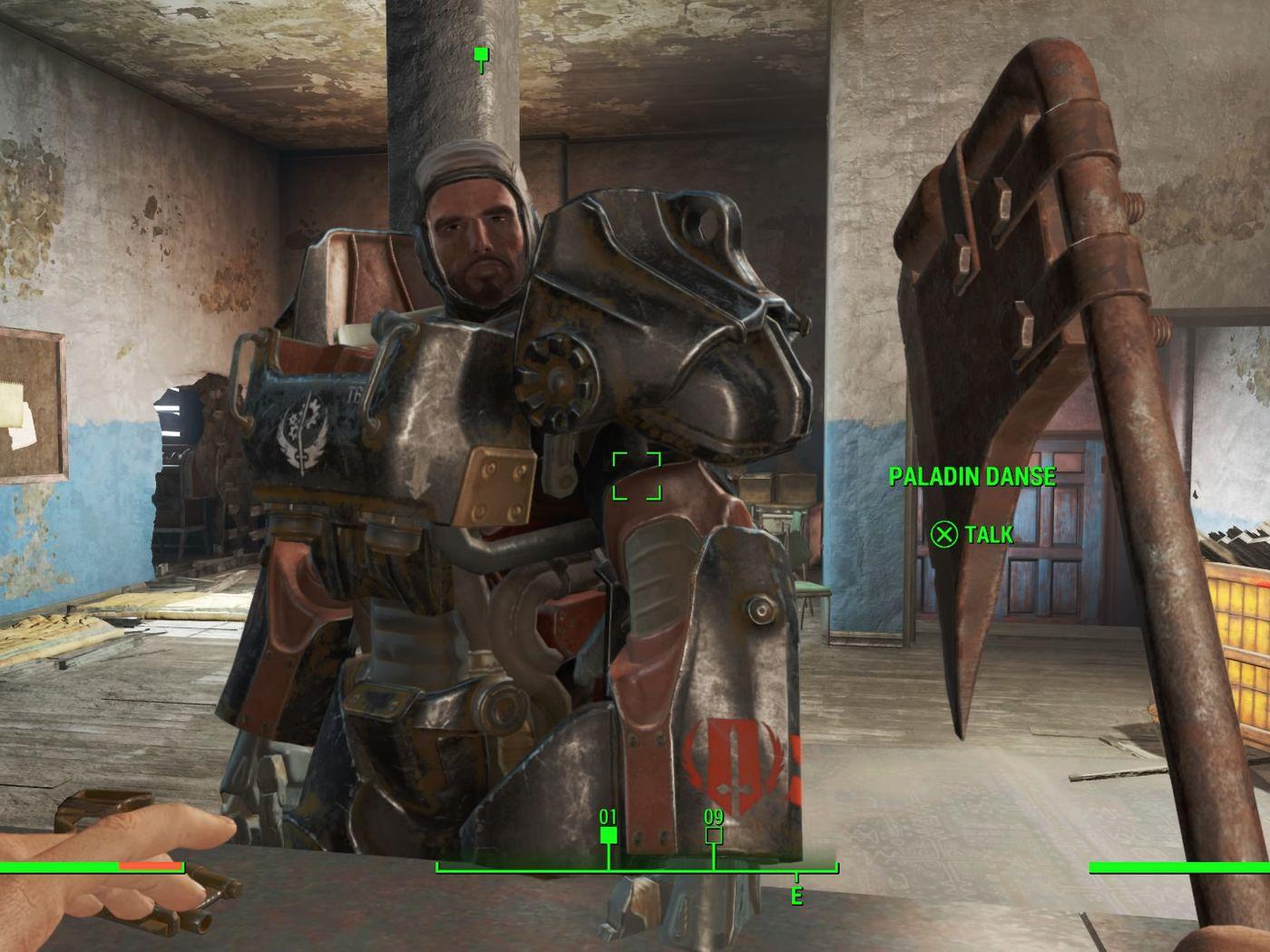Click the targeting reticle on Danse's chest

(x=638, y=475)
